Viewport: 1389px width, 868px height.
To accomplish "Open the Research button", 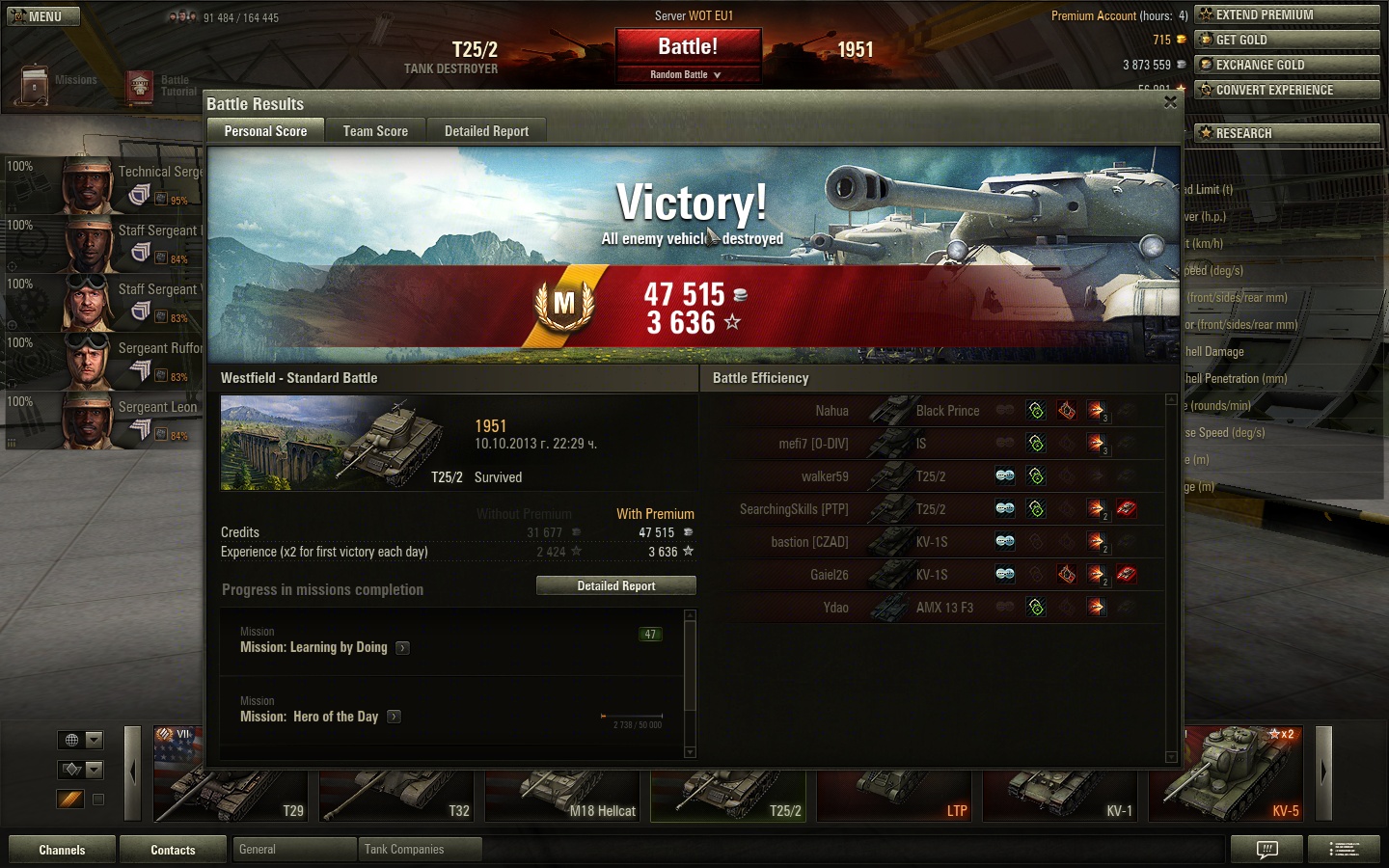I will coord(1287,133).
